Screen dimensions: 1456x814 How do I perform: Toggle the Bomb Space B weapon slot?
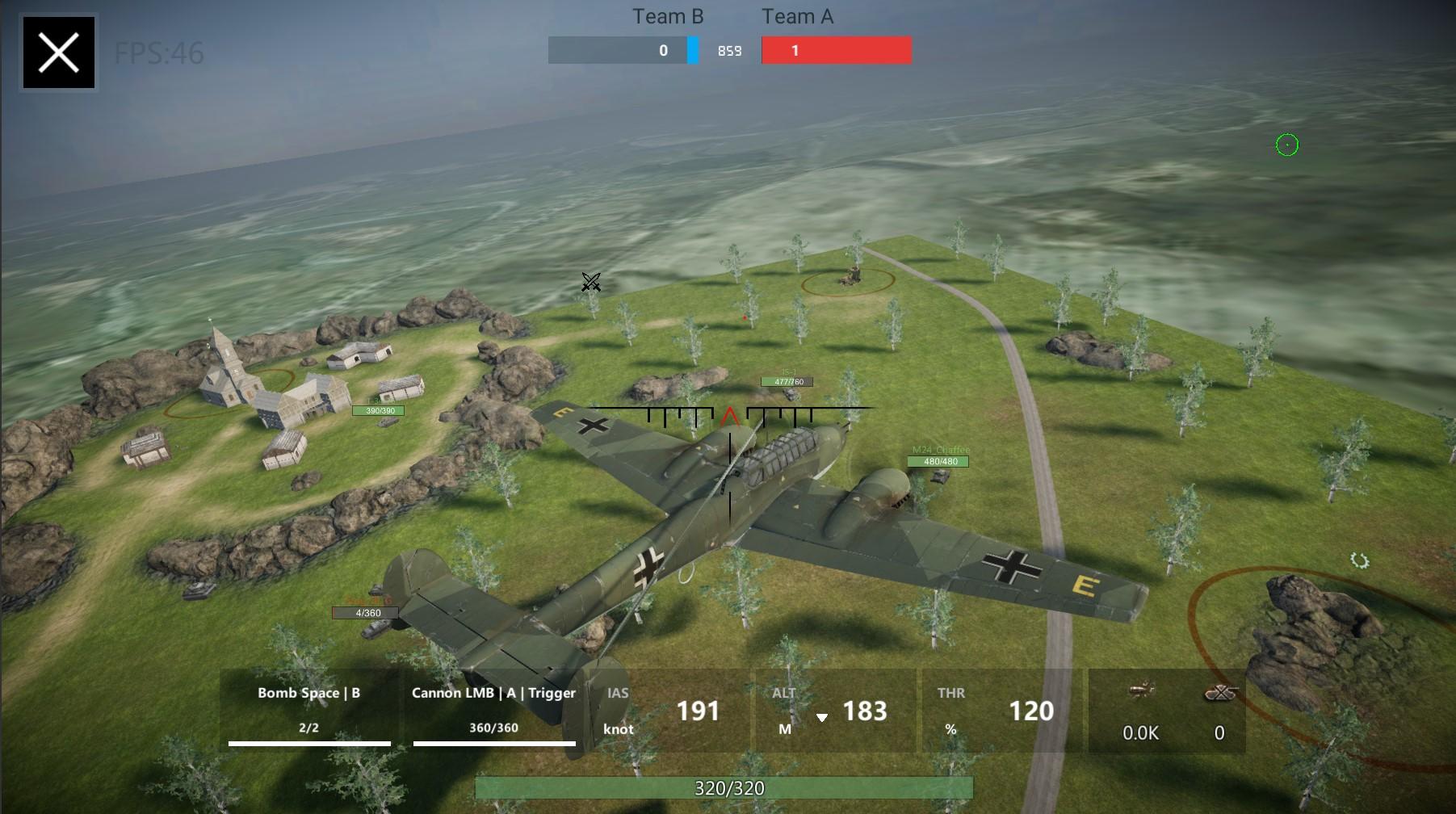pos(308,711)
